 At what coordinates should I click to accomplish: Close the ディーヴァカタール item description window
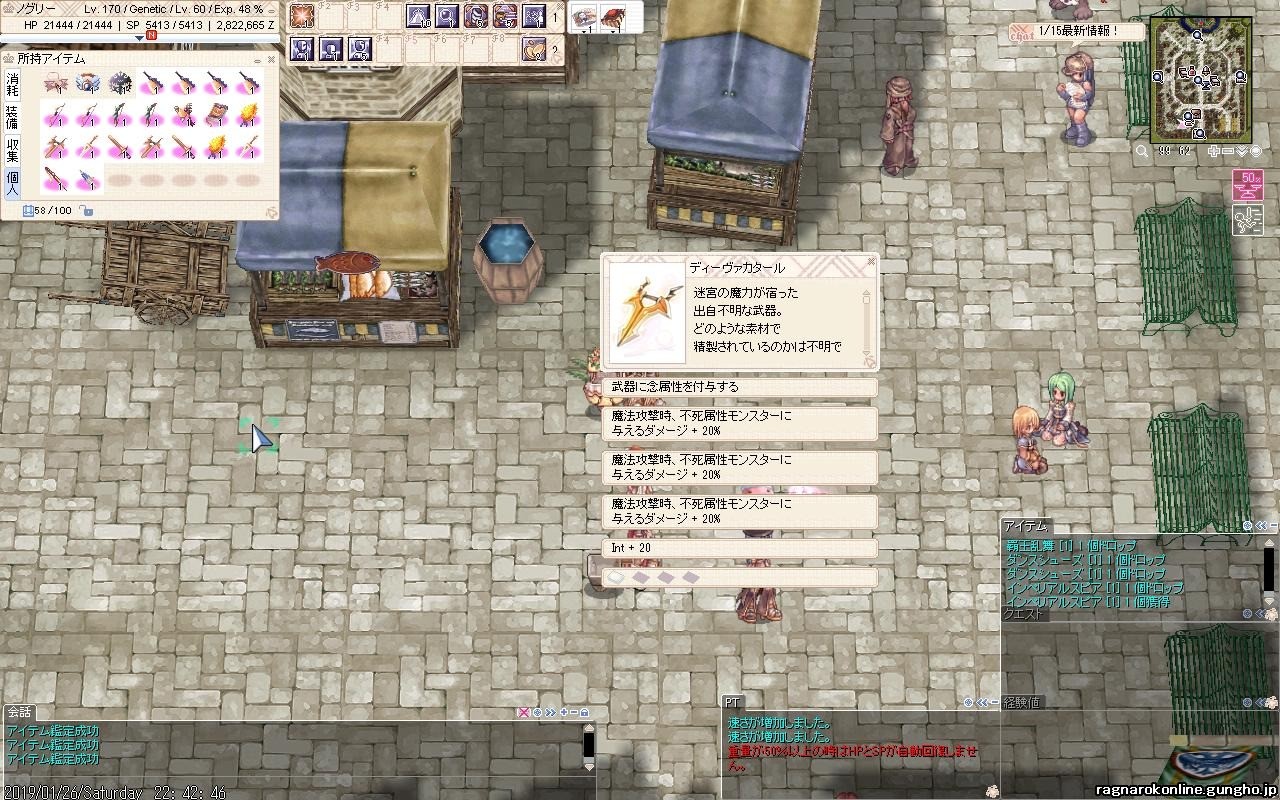871,263
